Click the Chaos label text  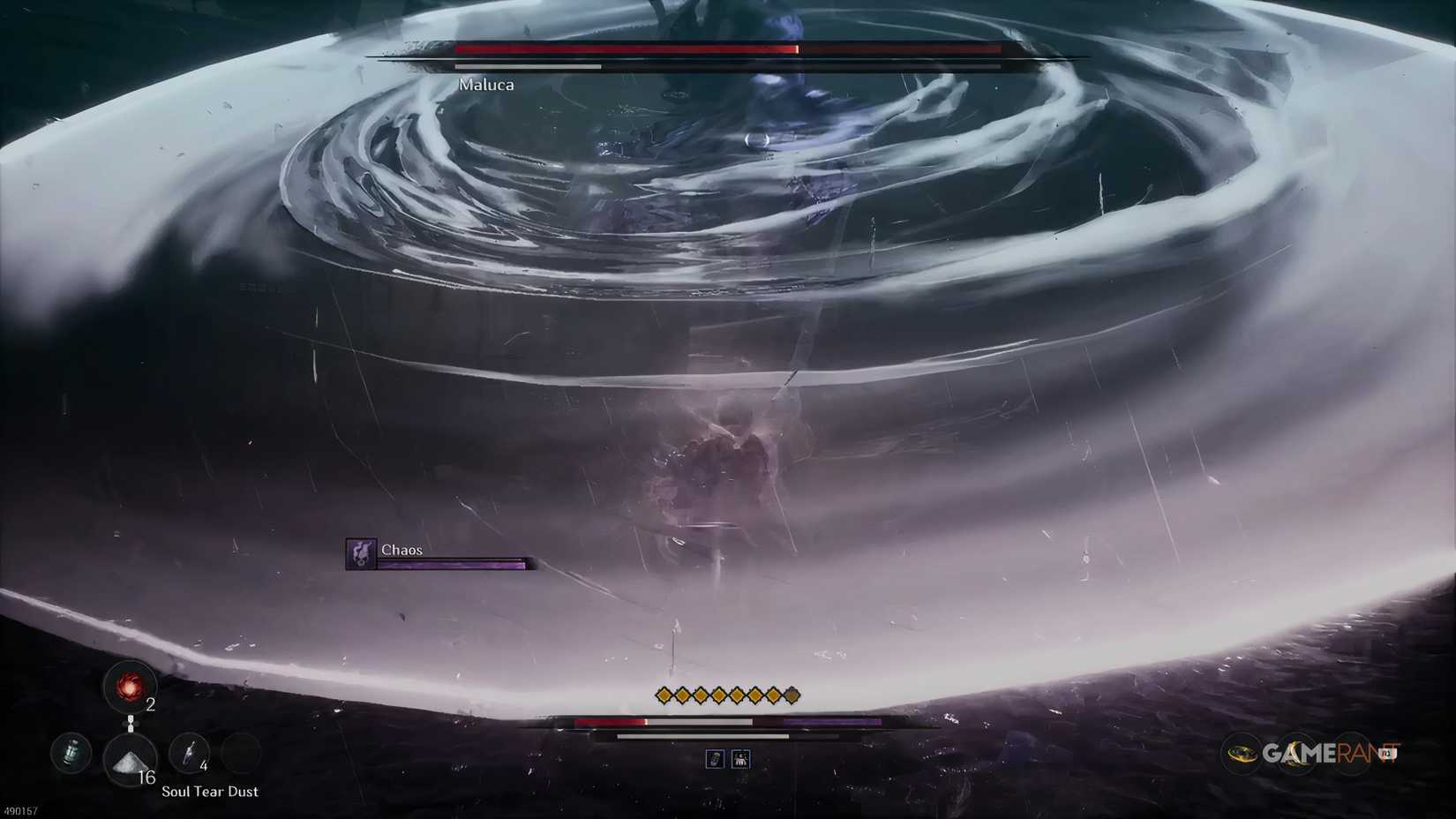[x=402, y=549]
